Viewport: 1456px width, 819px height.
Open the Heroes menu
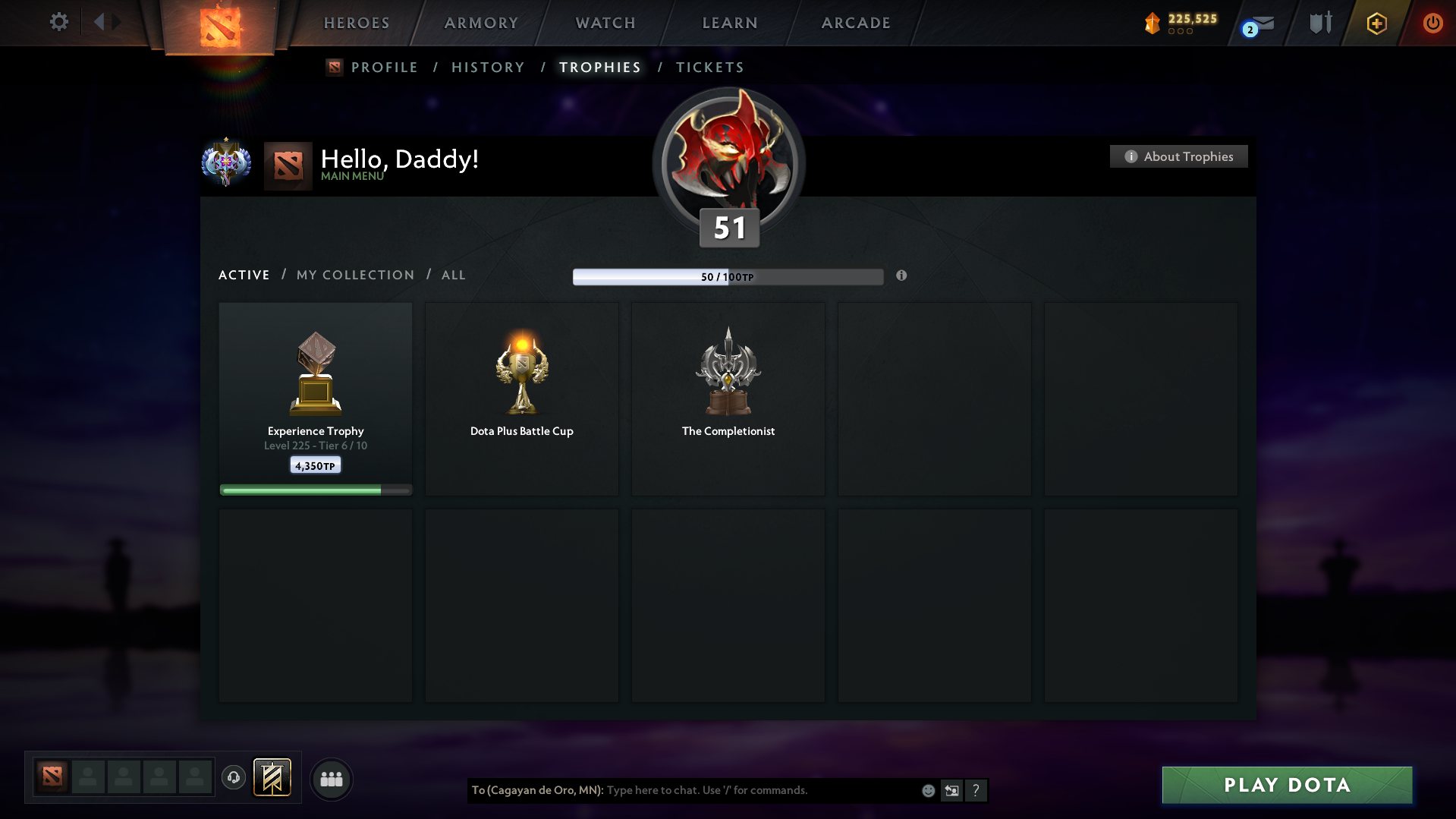click(x=357, y=23)
